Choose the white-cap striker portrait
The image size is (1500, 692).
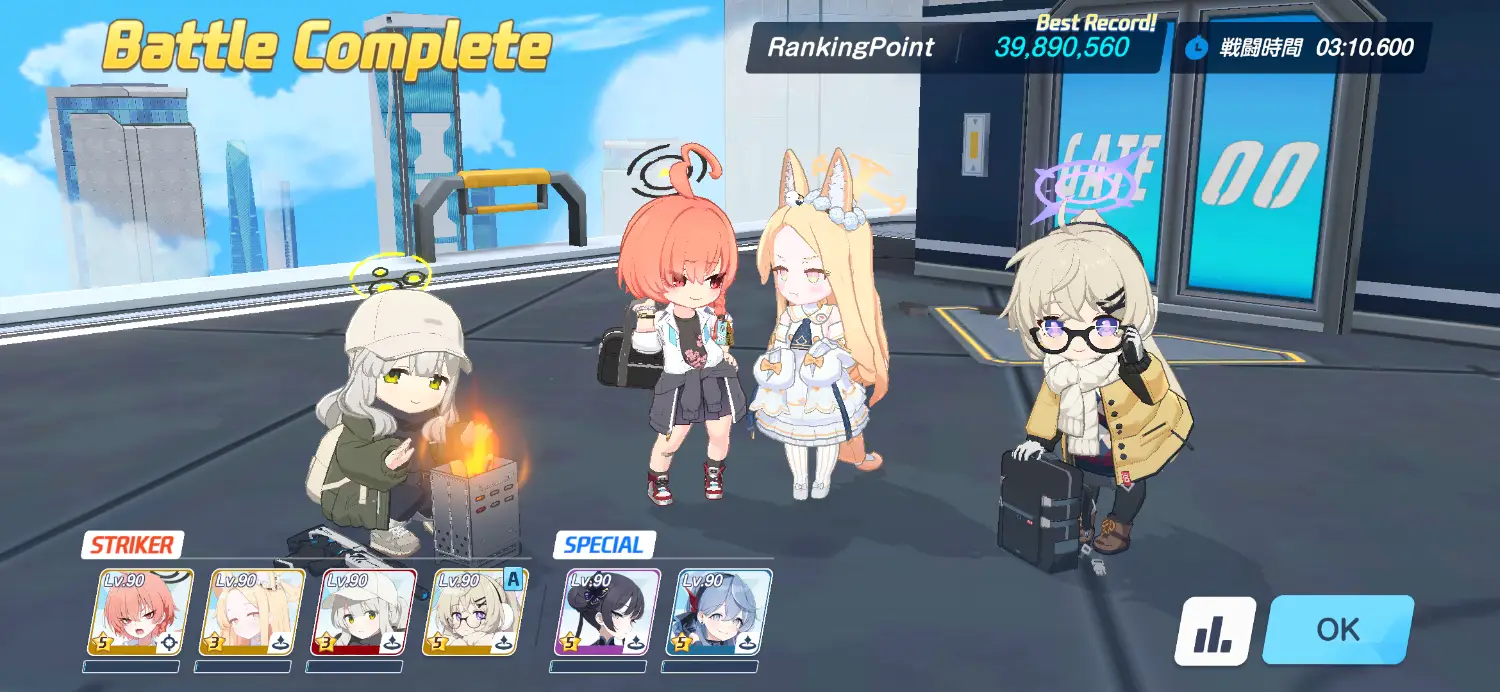point(364,612)
